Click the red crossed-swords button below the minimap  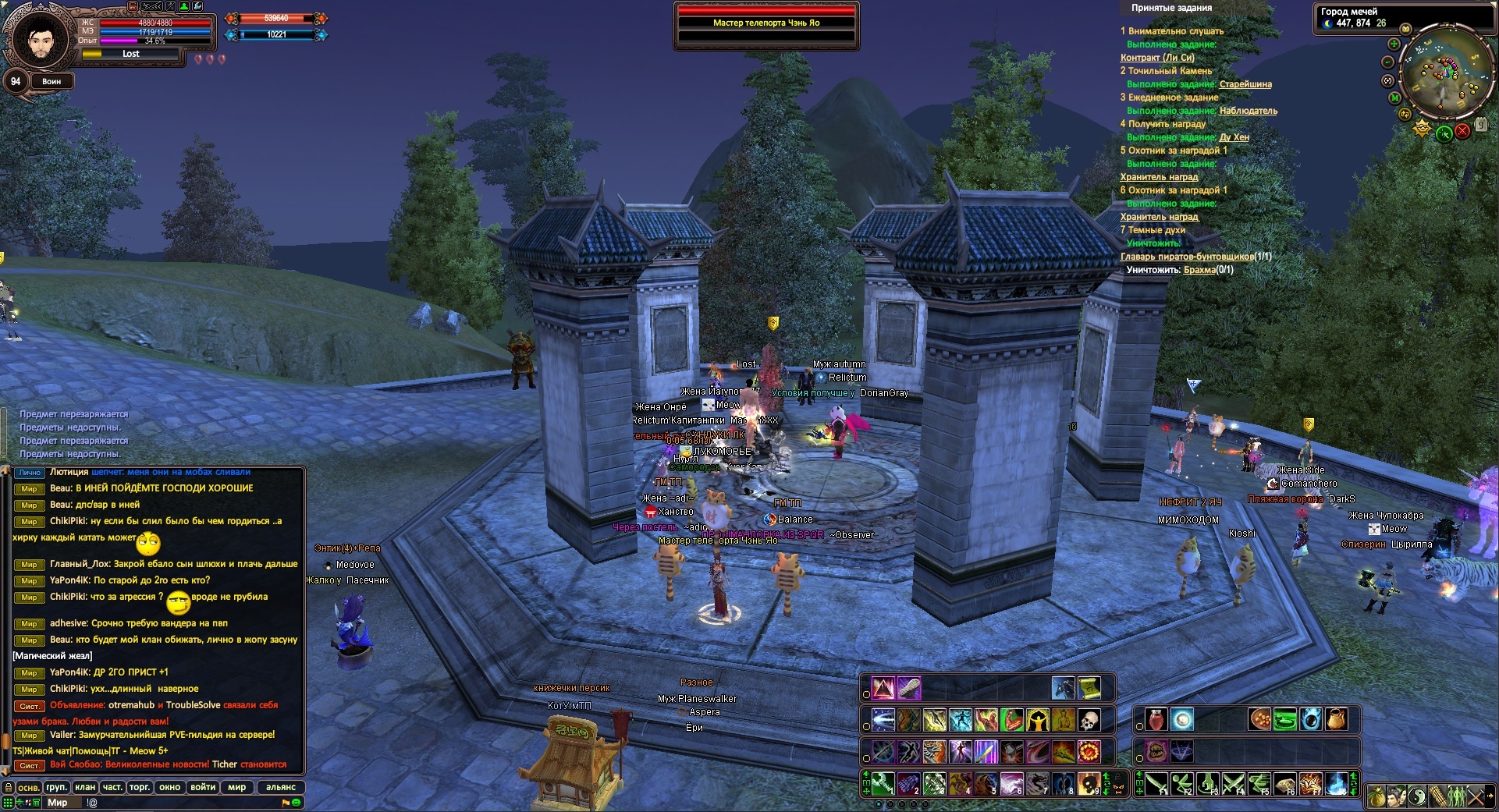pyautogui.click(x=1462, y=131)
